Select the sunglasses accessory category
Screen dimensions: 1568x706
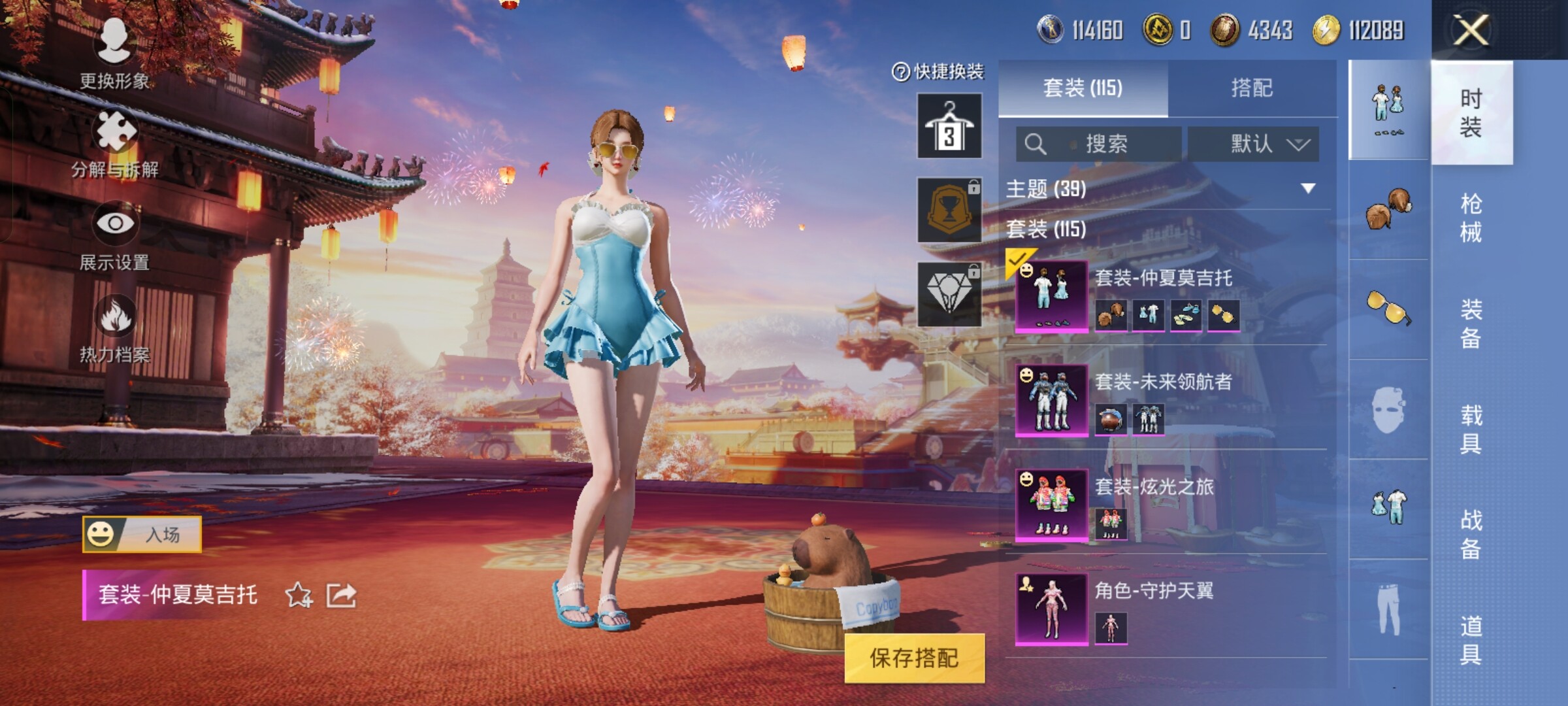tap(1388, 307)
